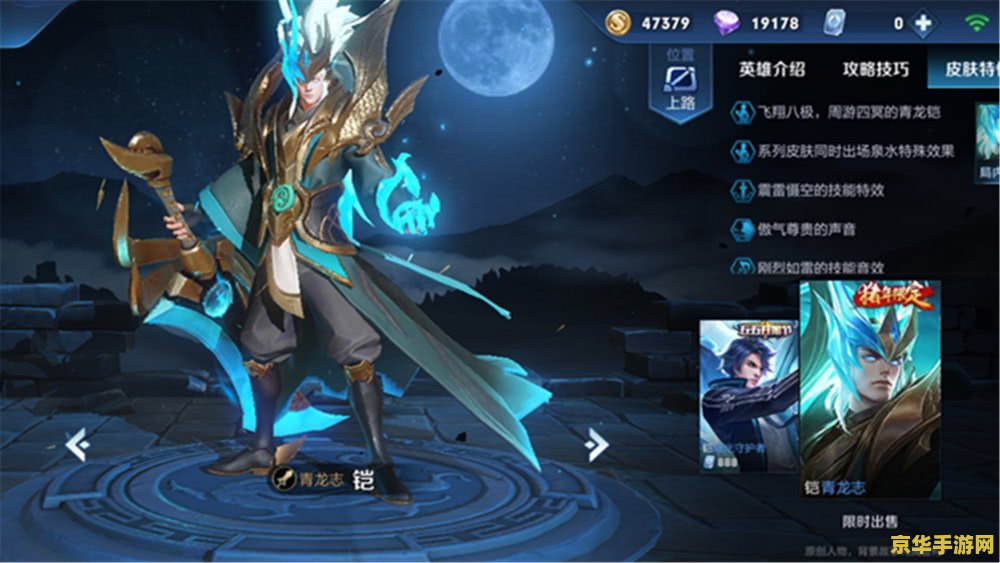Add more skin tickets with plus button
This screenshot has height=563, width=1000.
click(x=923, y=23)
